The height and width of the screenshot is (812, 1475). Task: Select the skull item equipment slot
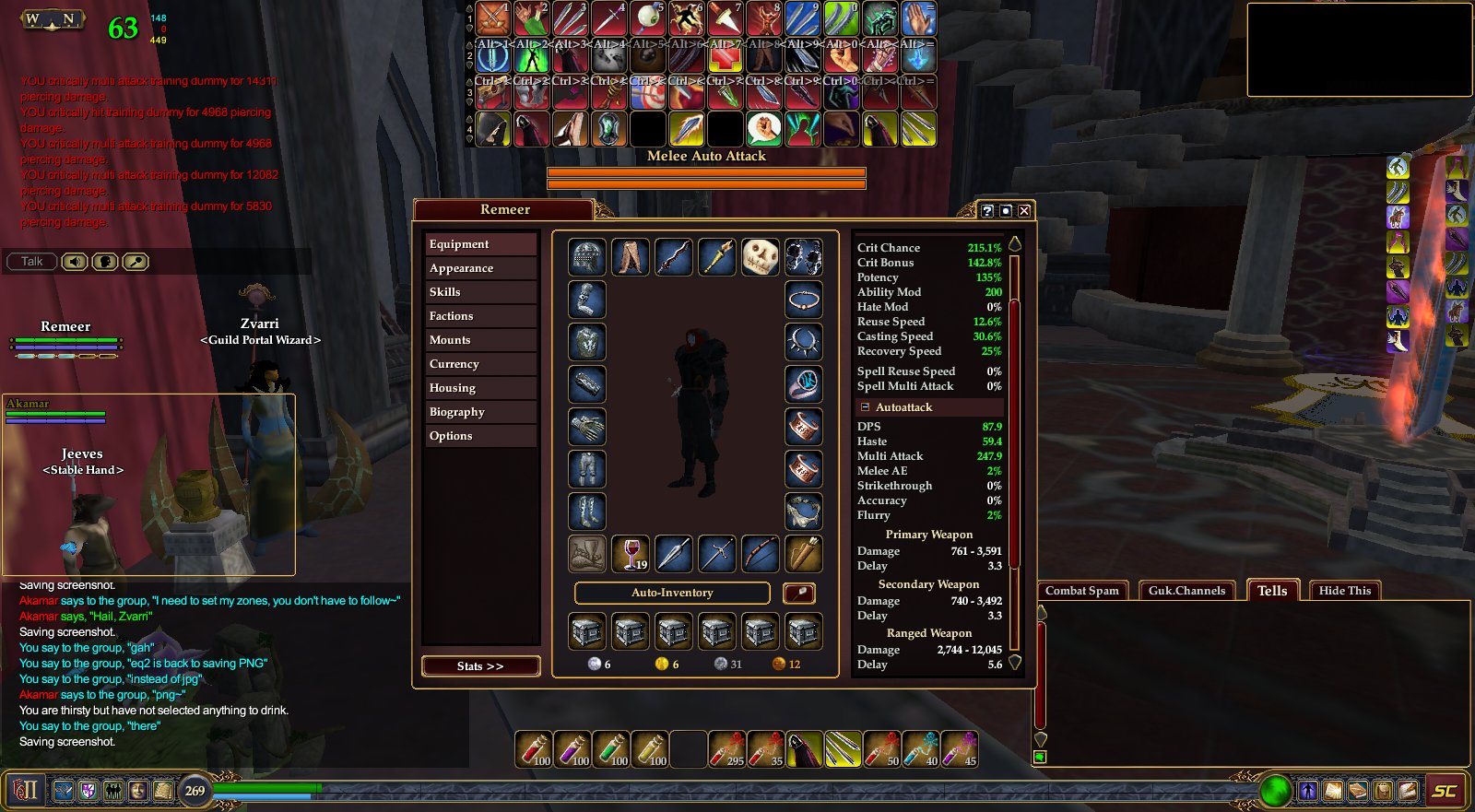point(761,257)
